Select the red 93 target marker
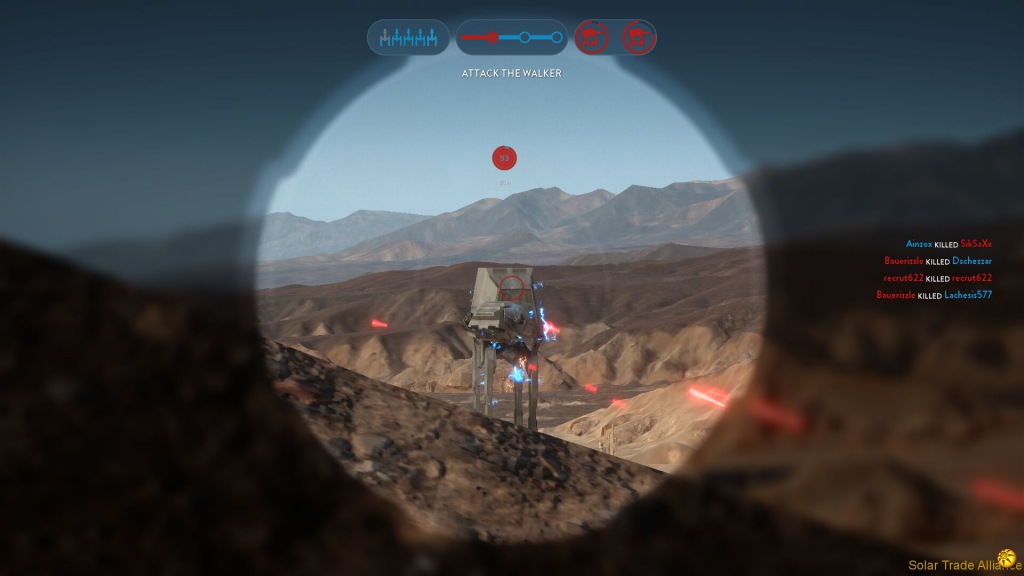The image size is (1024, 576). pyautogui.click(x=504, y=158)
